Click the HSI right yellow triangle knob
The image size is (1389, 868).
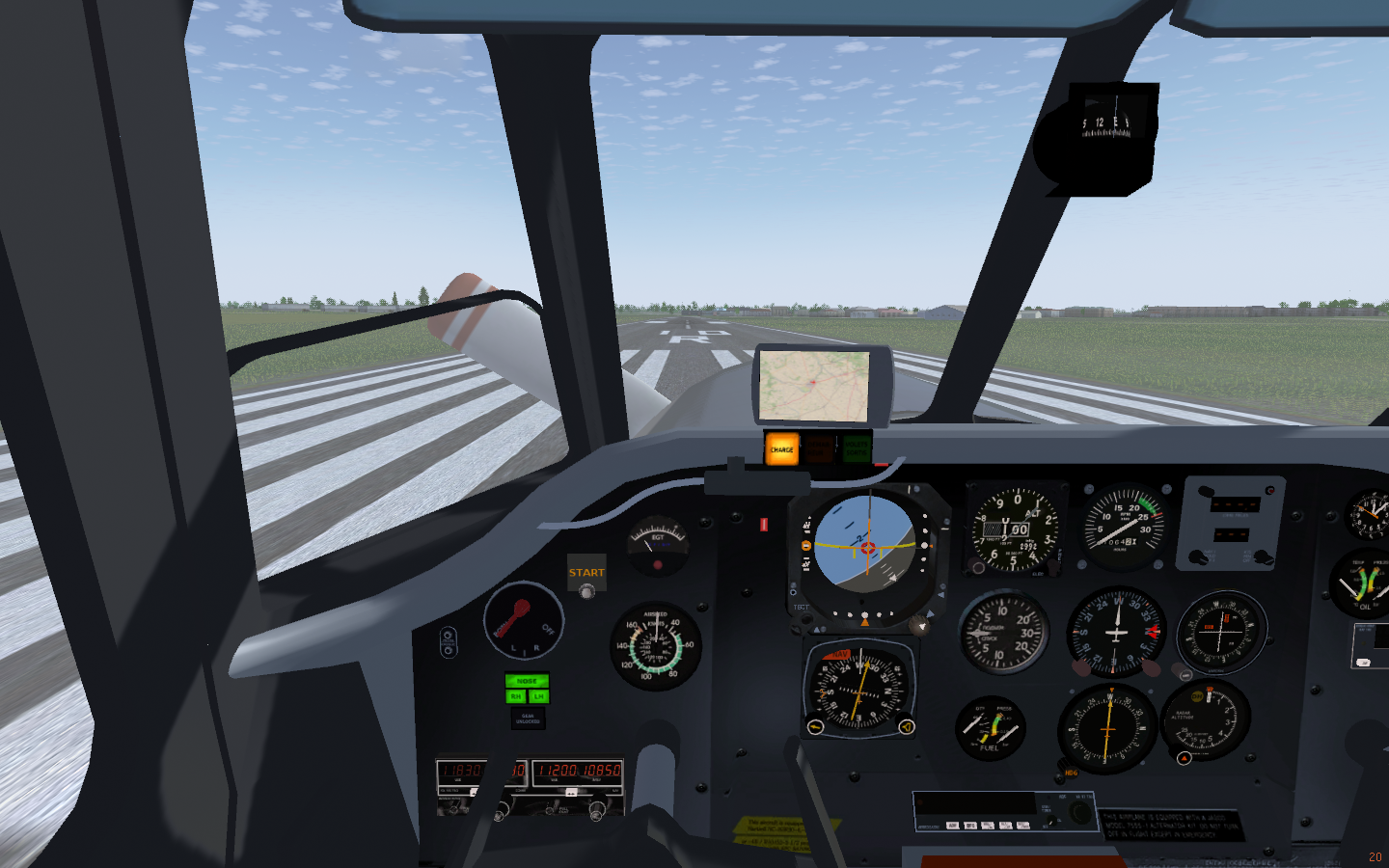click(906, 726)
